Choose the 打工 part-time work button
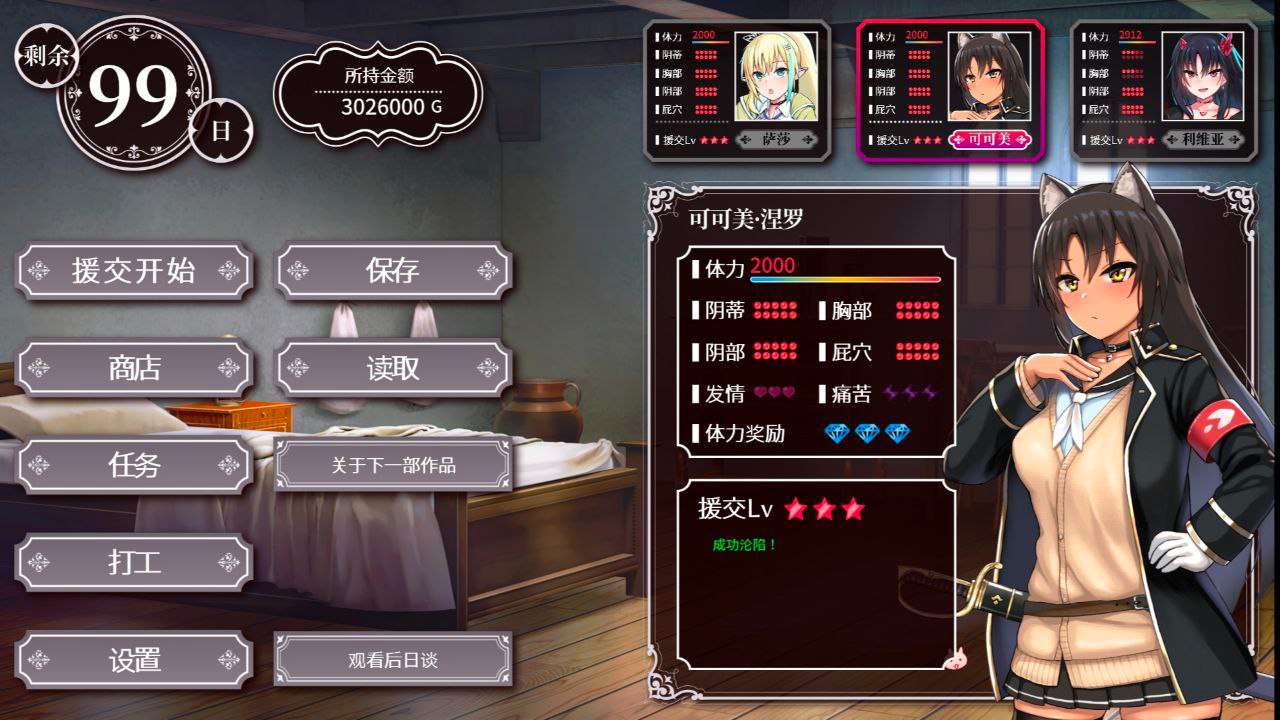 pos(135,562)
